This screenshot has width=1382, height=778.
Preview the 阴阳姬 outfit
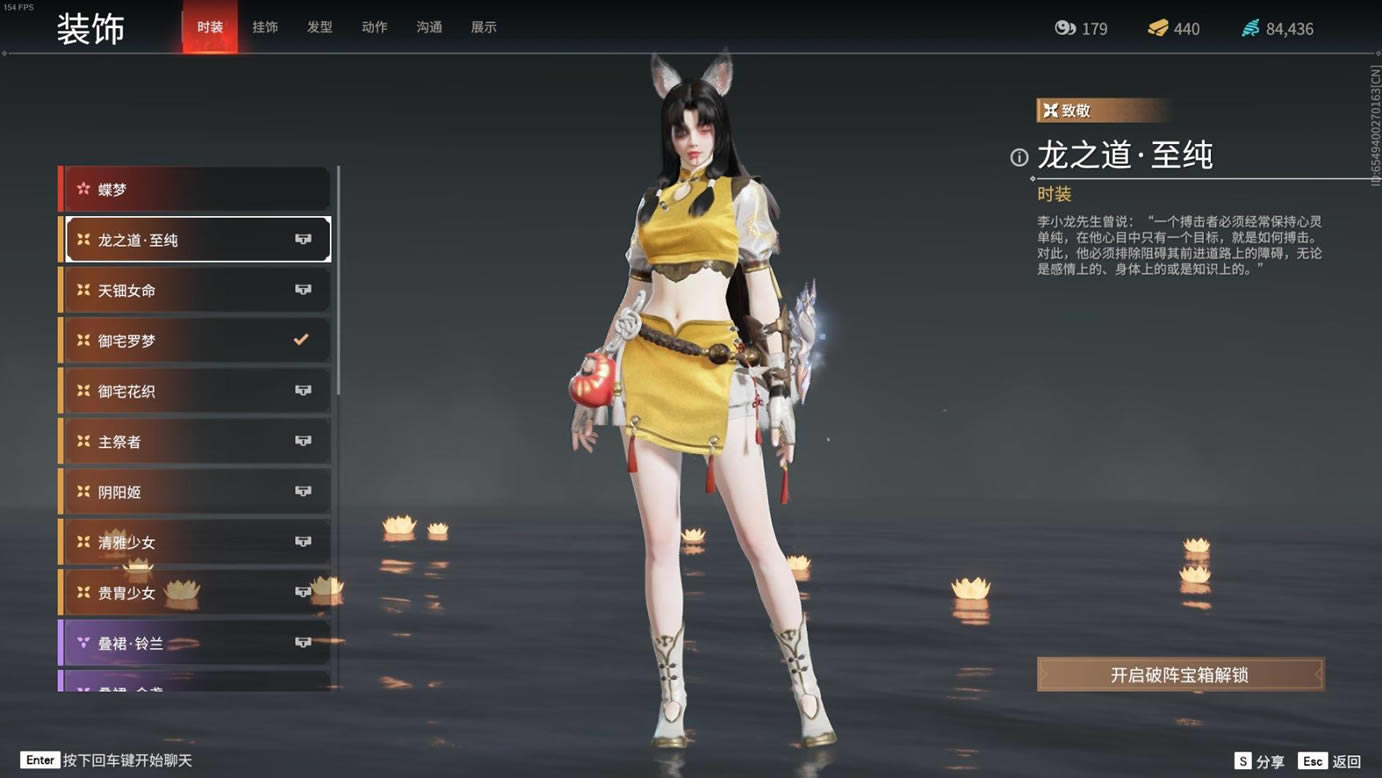click(x=196, y=492)
